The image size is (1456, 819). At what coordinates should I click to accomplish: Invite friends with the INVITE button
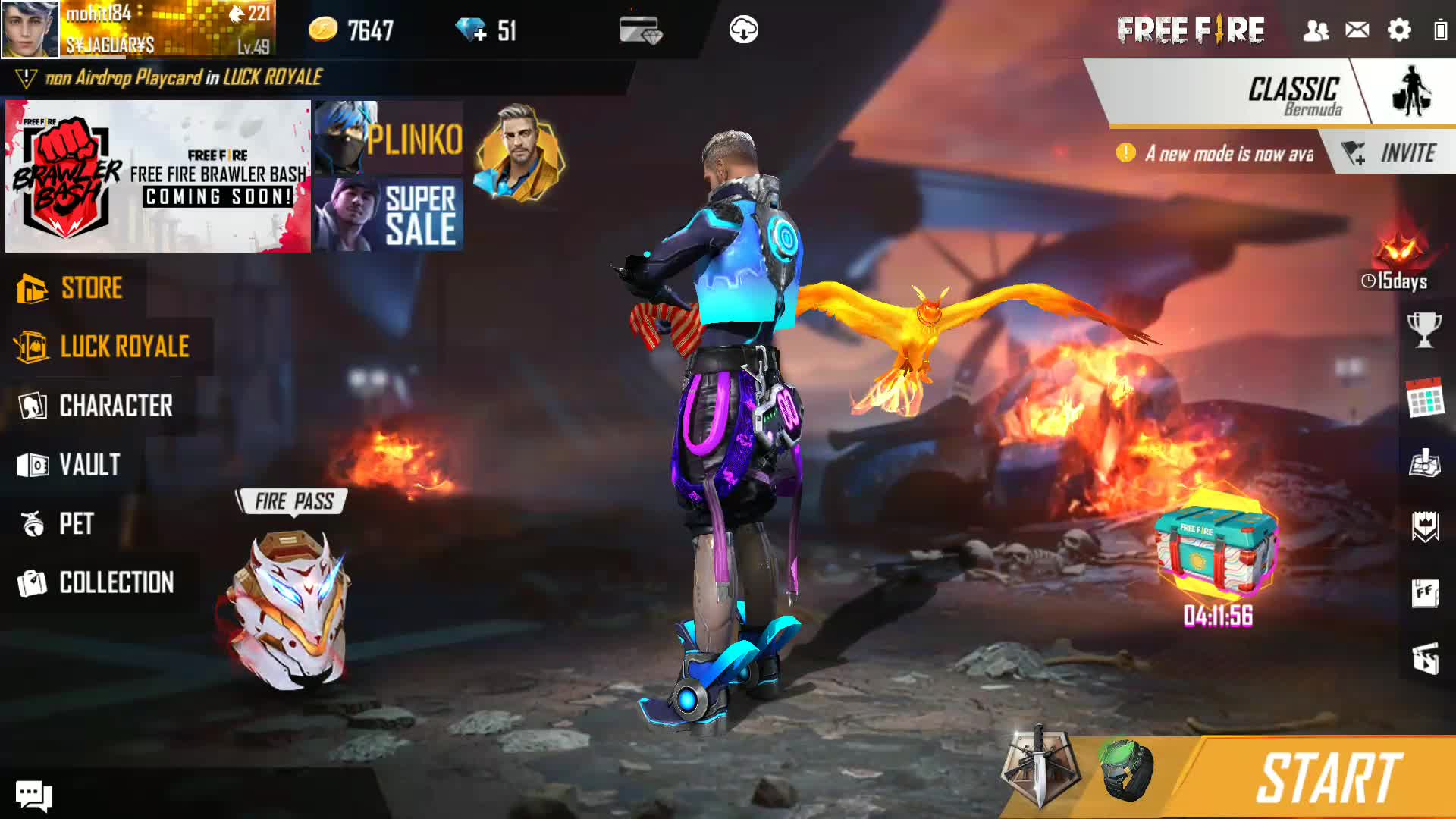1393,153
